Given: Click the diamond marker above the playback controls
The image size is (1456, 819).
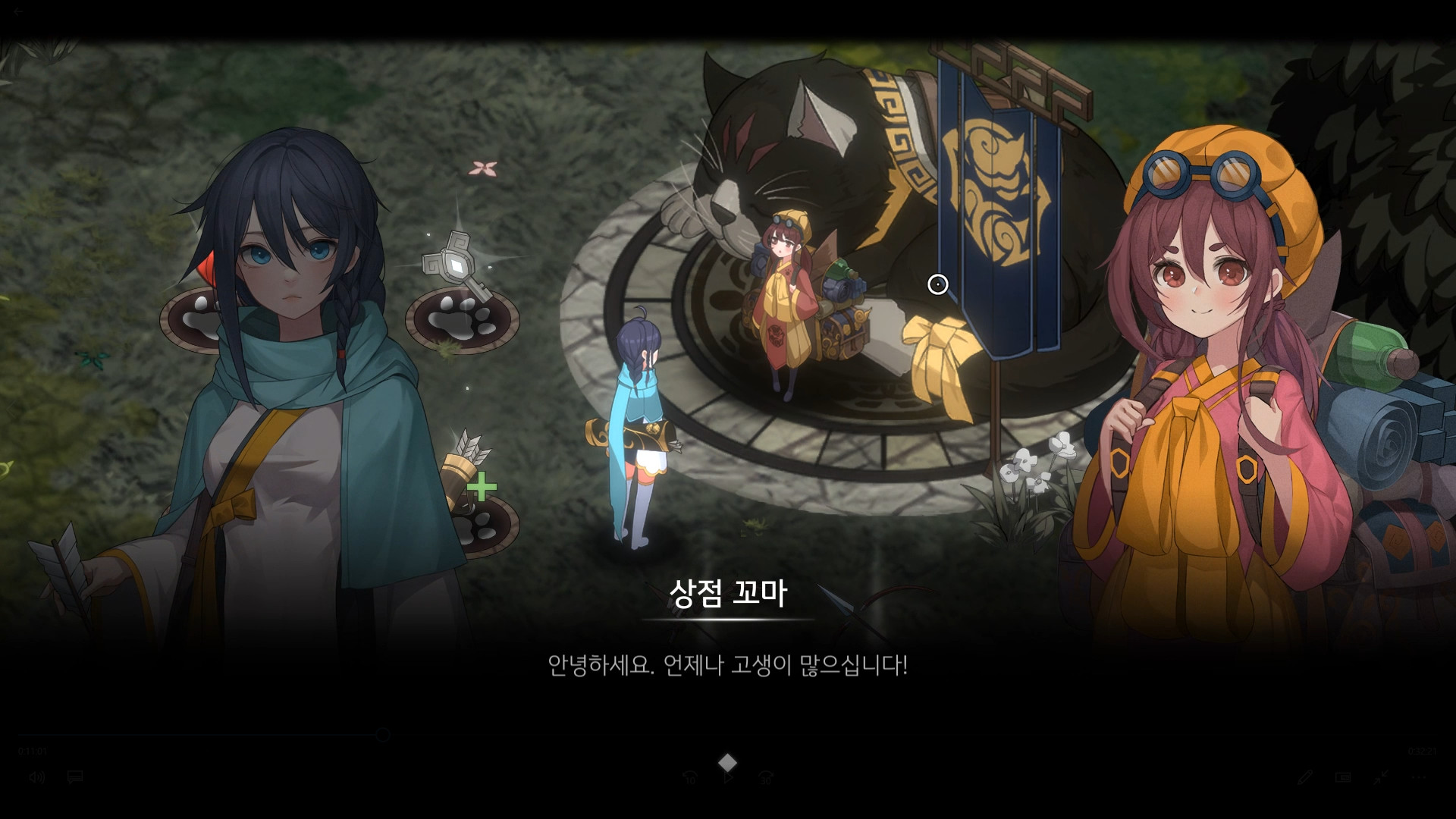Looking at the screenshot, I should tap(728, 761).
